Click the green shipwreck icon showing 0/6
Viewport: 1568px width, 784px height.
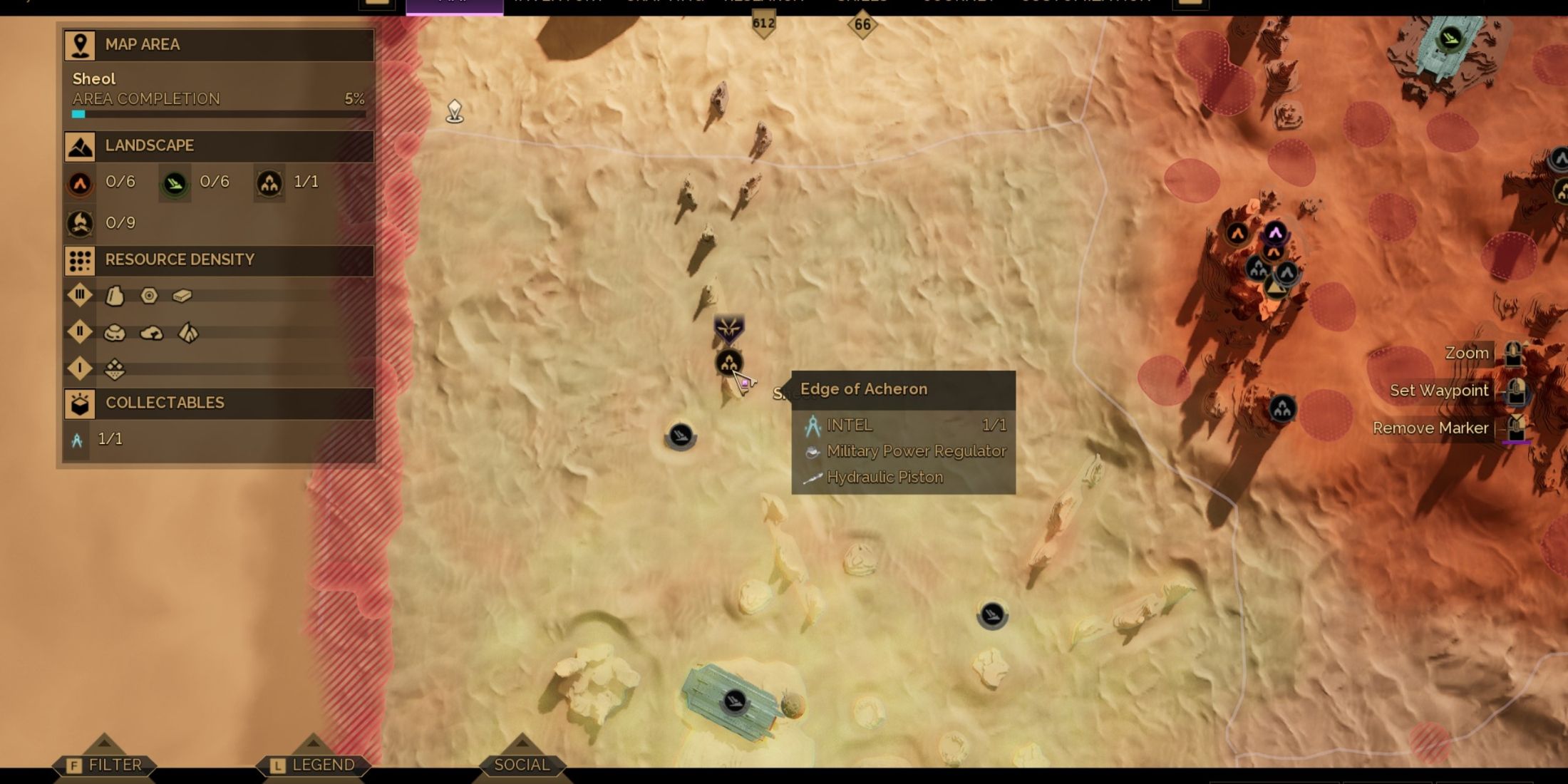[175, 184]
